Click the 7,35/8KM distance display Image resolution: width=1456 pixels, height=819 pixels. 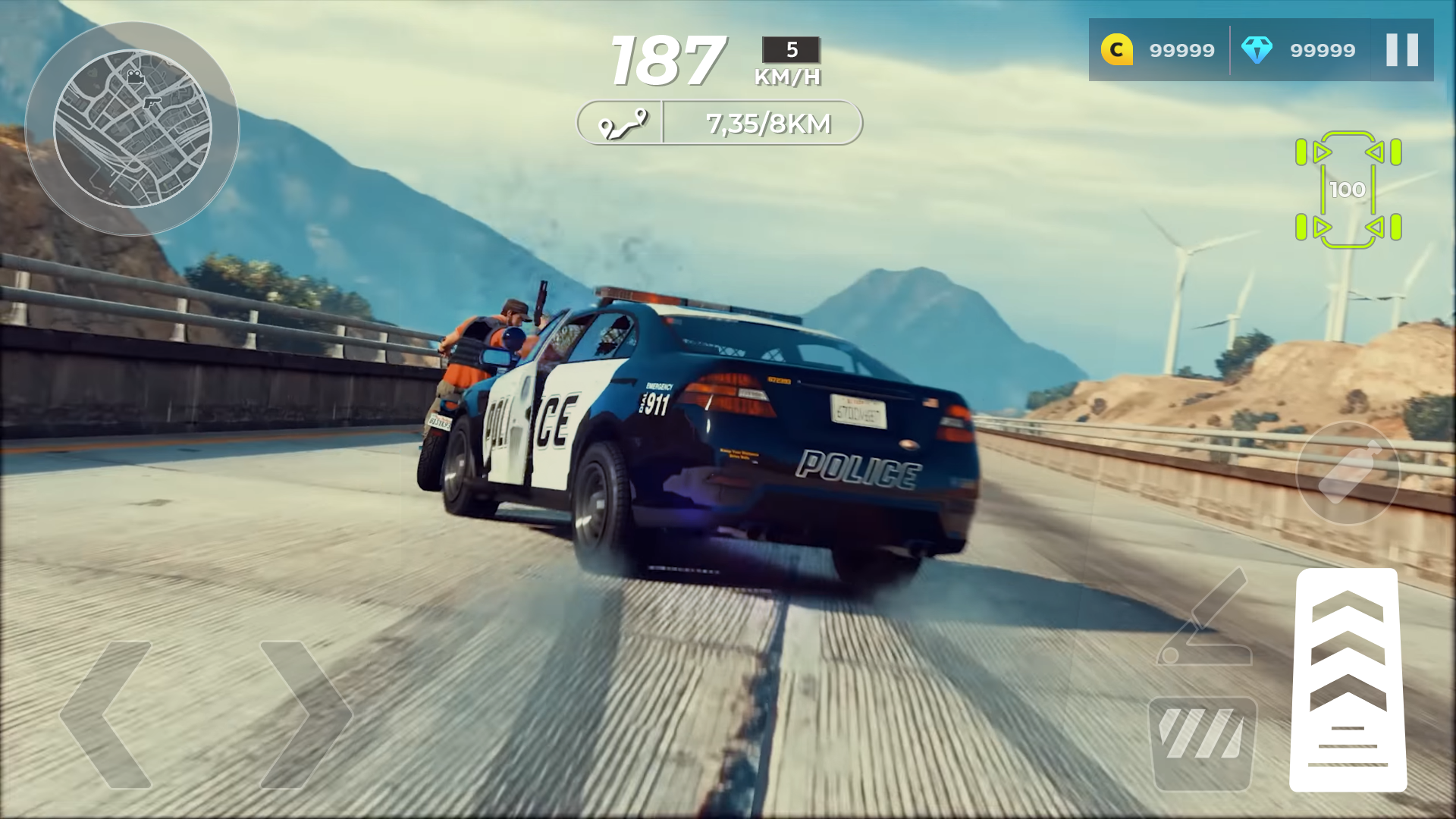point(768,122)
